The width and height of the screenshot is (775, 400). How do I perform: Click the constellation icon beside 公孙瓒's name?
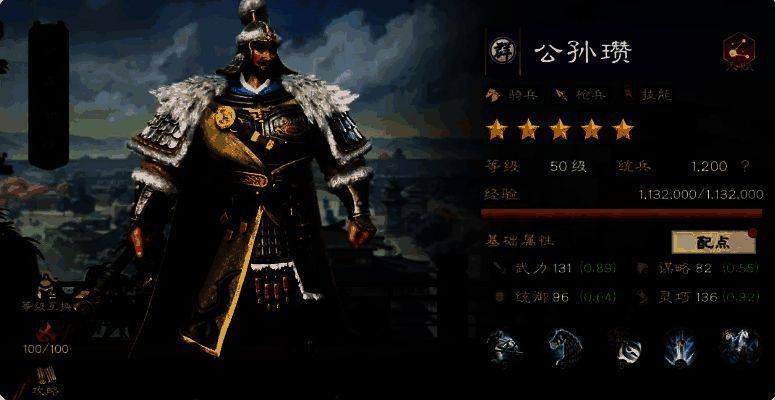click(x=738, y=52)
